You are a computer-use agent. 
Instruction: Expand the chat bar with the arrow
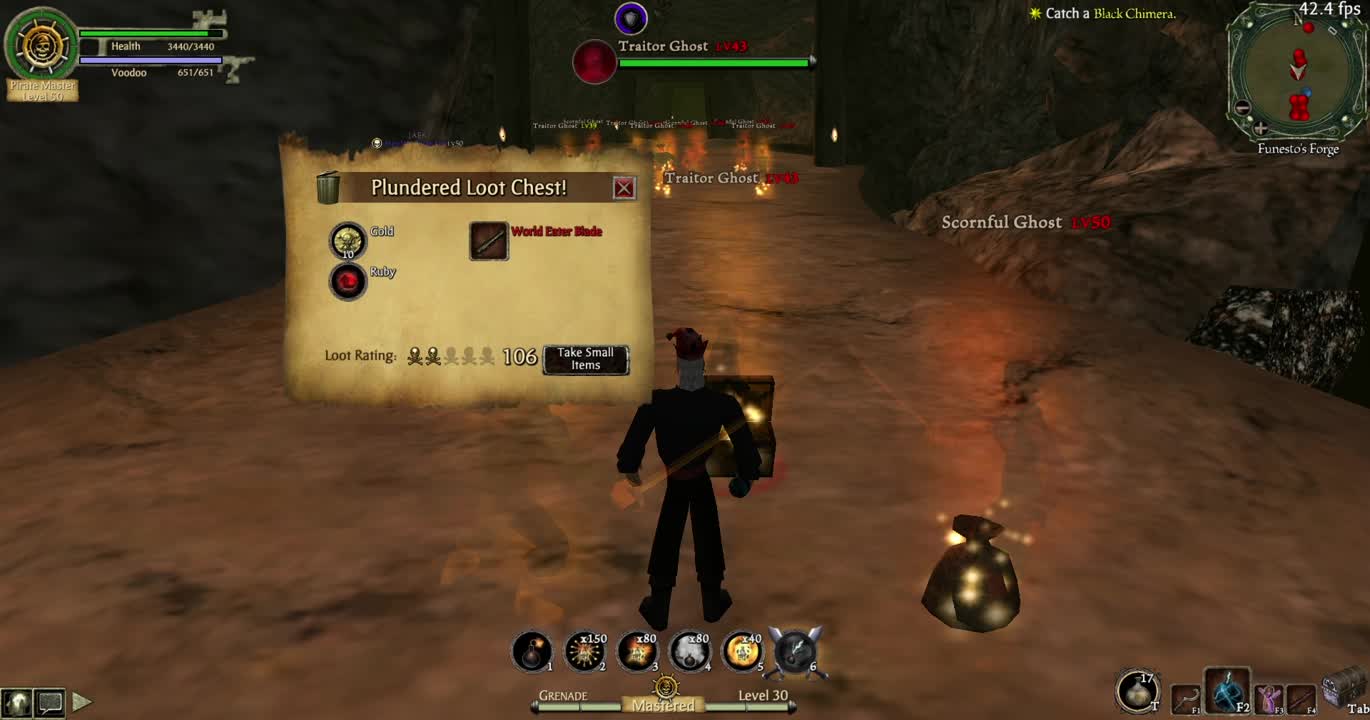click(85, 702)
